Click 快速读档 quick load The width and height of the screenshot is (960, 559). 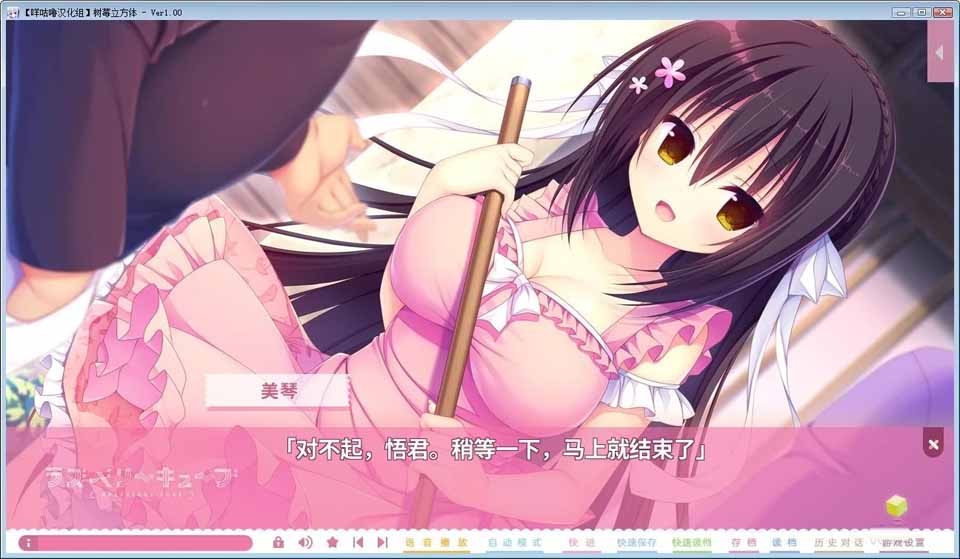pos(692,542)
